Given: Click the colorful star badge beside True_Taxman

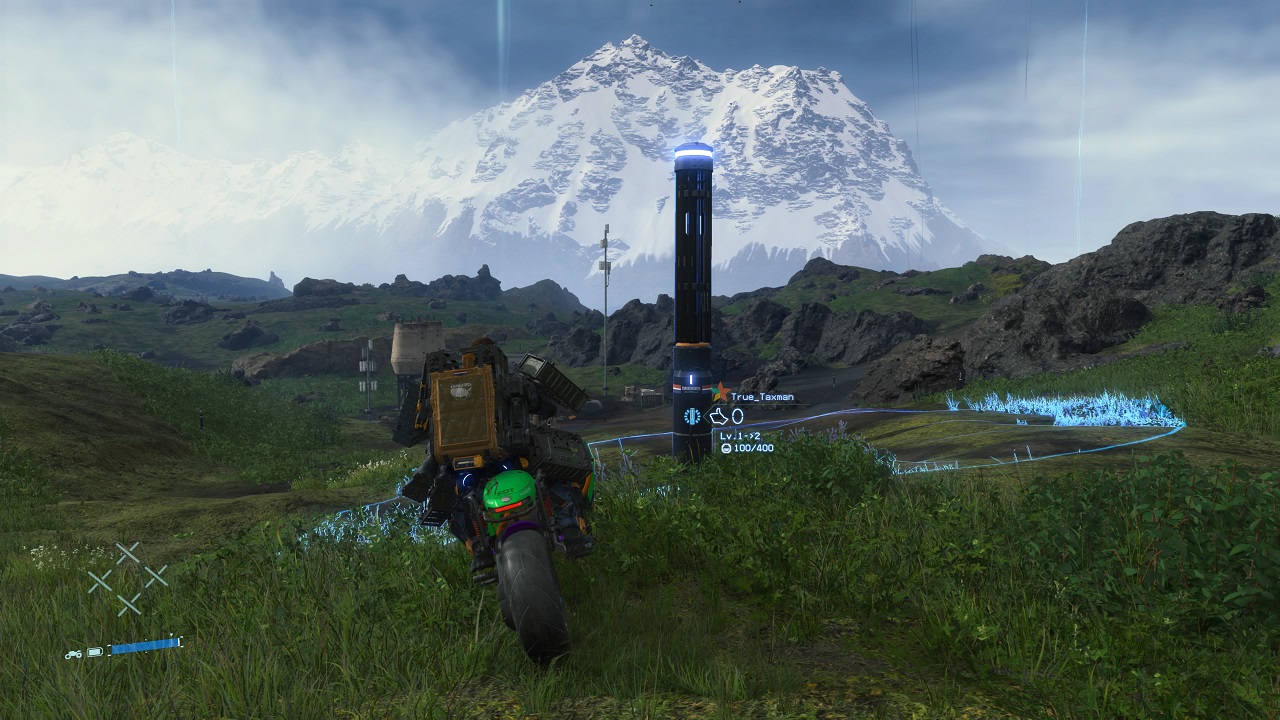Looking at the screenshot, I should pos(720,392).
